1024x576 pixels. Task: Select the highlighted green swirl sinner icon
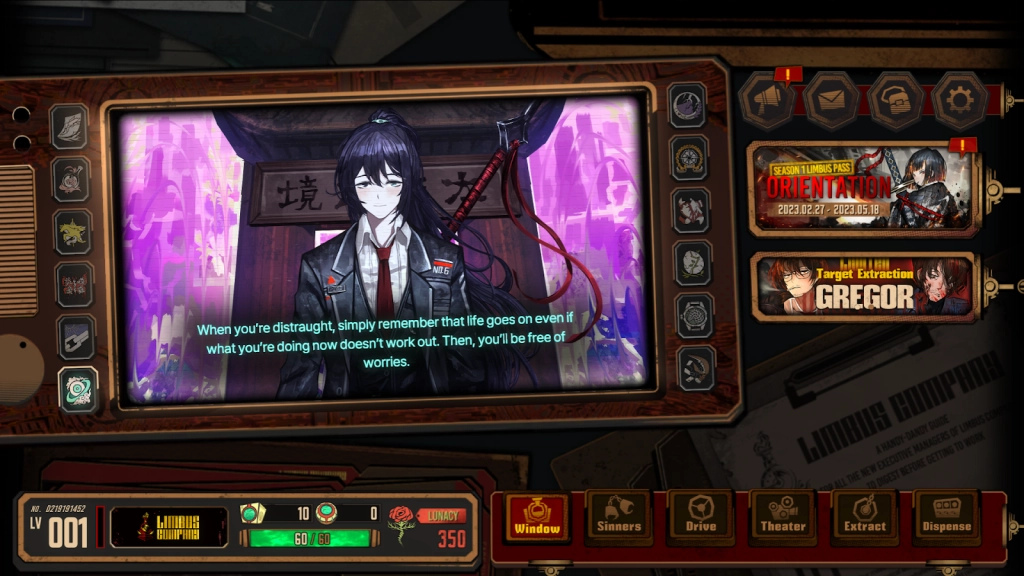click(x=77, y=388)
